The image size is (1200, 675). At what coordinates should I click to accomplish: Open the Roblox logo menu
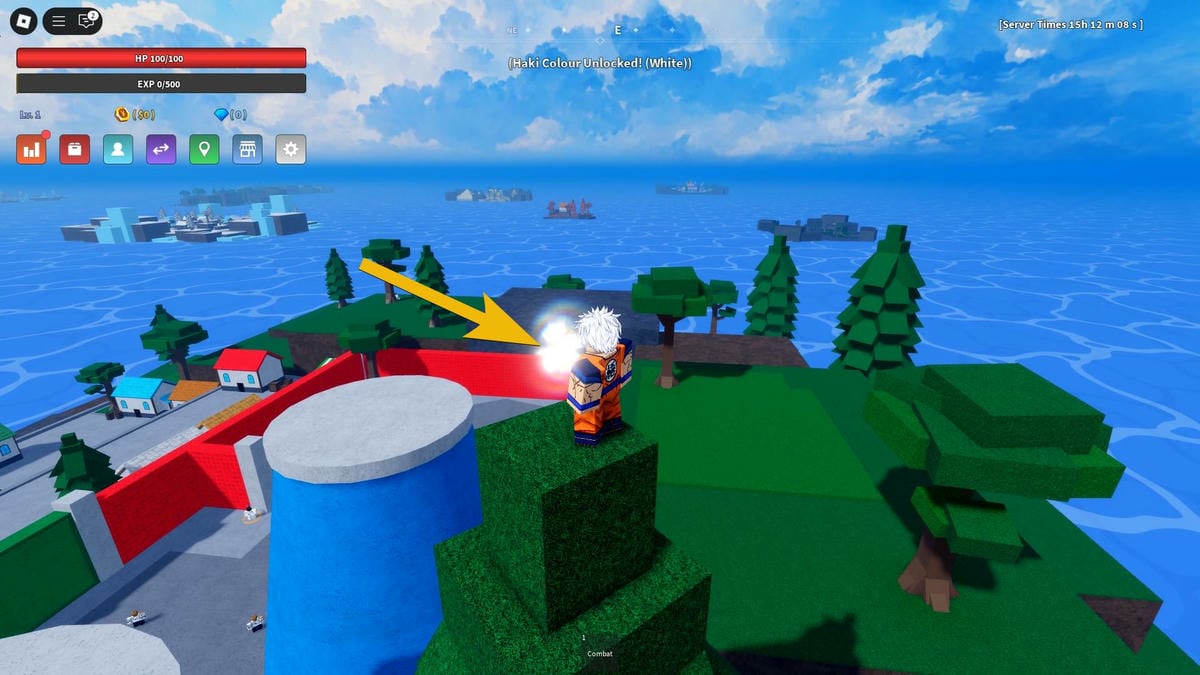click(24, 20)
